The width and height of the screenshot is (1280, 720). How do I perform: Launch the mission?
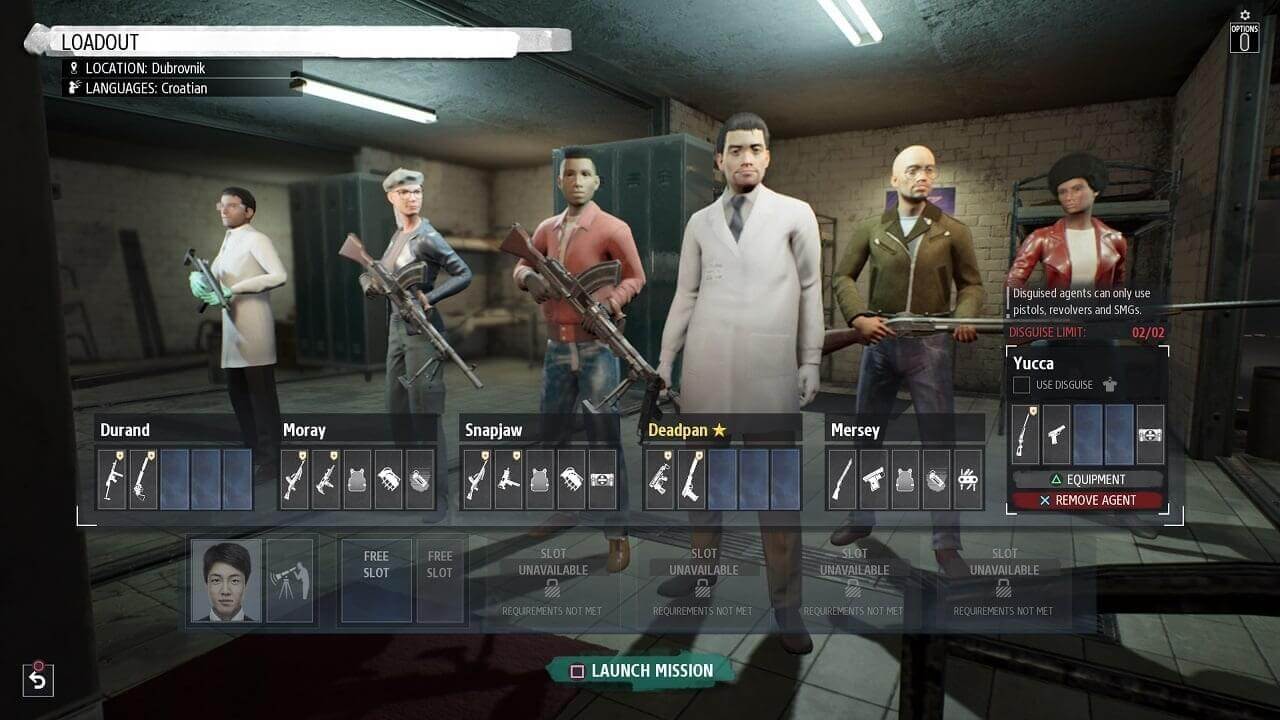coord(643,671)
